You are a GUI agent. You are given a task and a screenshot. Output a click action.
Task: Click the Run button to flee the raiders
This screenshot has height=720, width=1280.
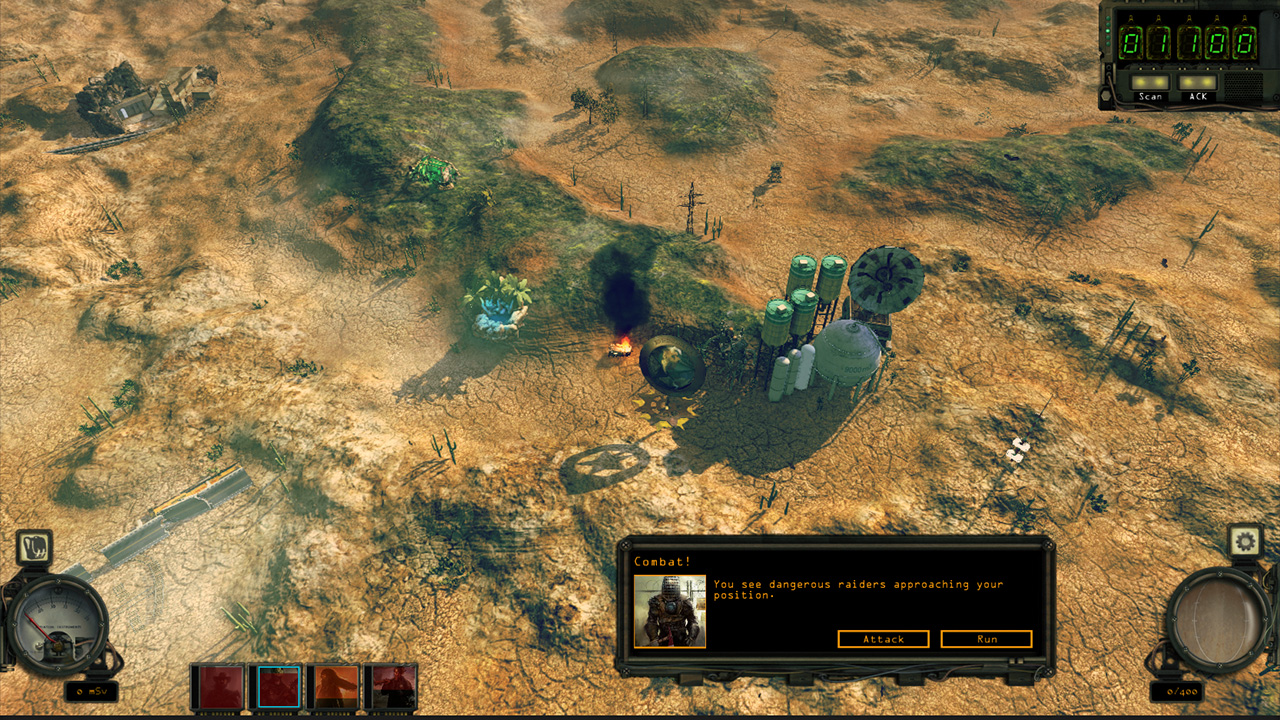(986, 639)
